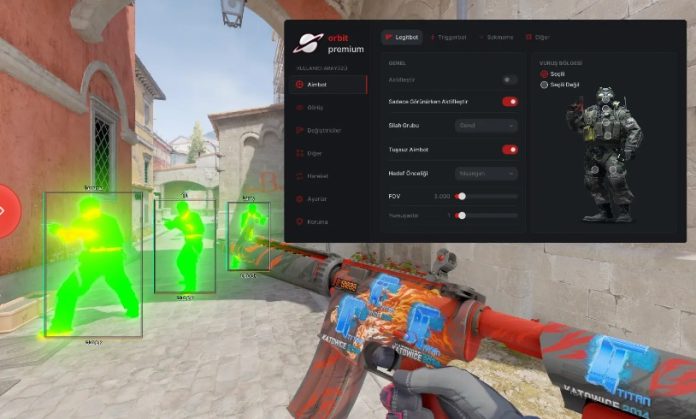Go to the Ayarlar section

pyautogui.click(x=316, y=199)
